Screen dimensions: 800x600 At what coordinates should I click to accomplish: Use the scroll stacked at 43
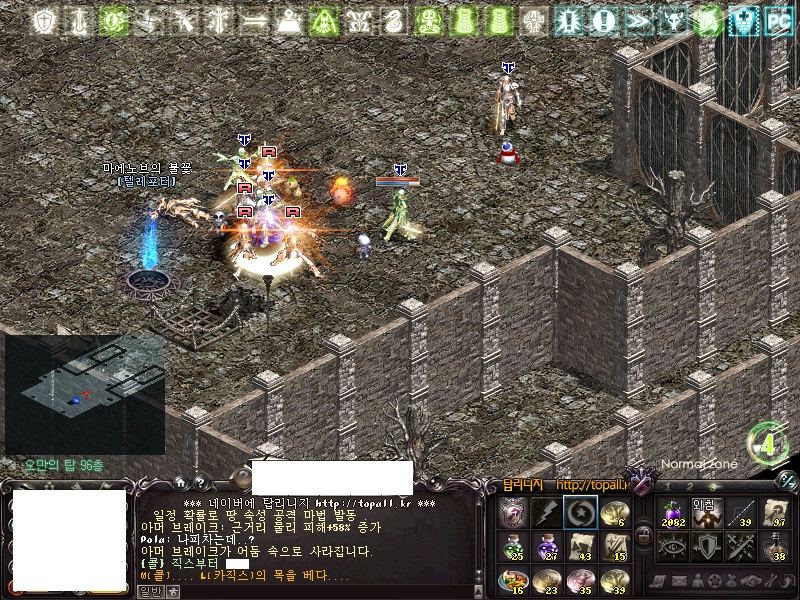[581, 547]
